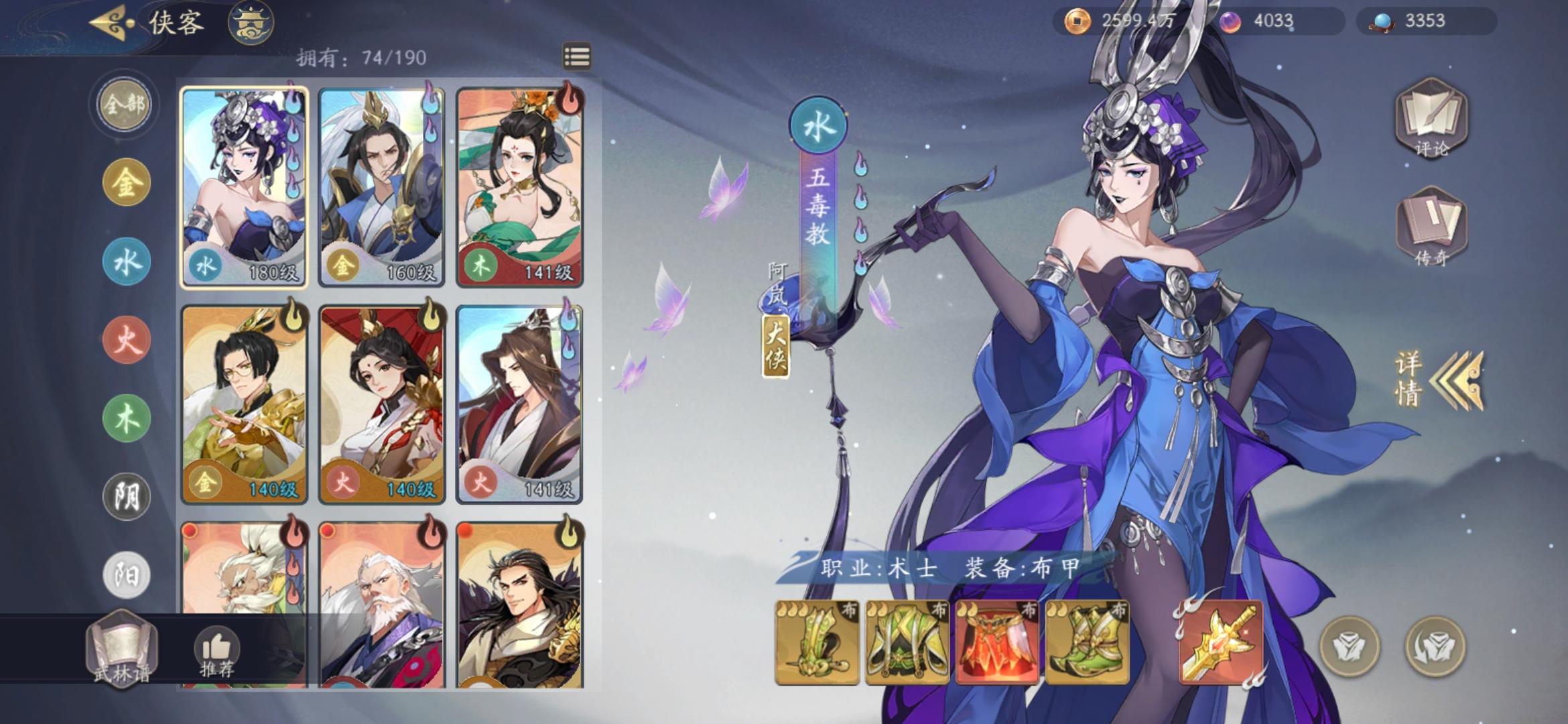The width and height of the screenshot is (1568, 724).
Task: Tap the 水 water element badge above 五毒教
Action: pos(819,125)
